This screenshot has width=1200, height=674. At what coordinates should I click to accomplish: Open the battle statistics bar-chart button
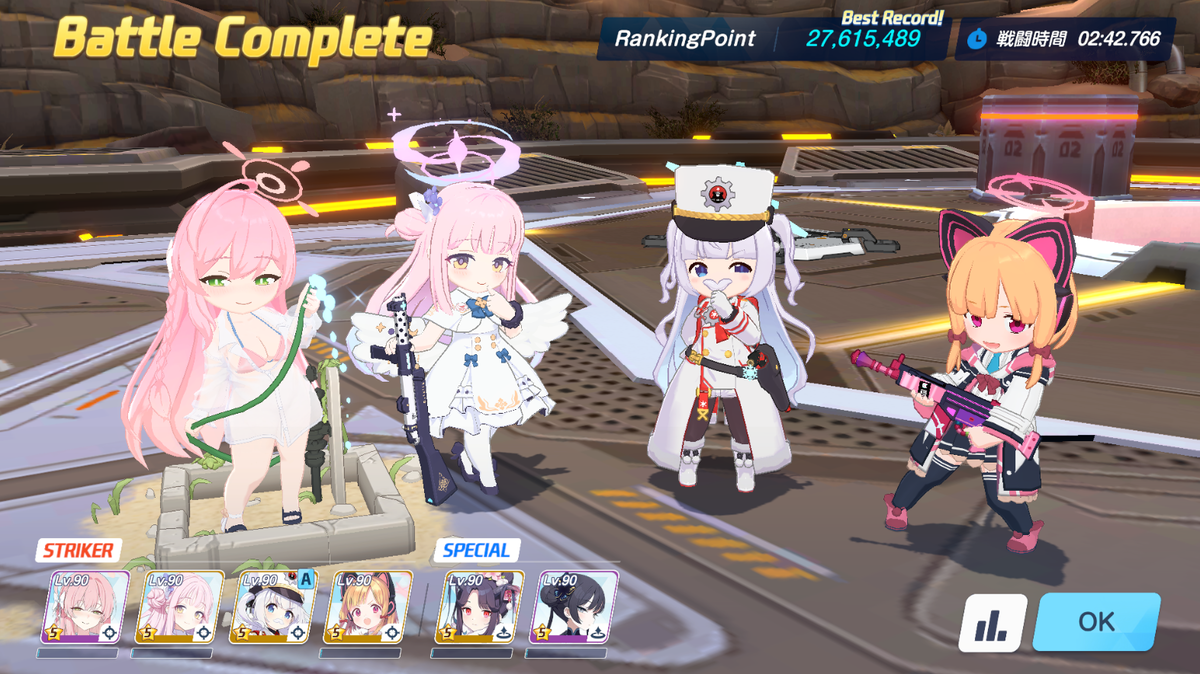[992, 622]
